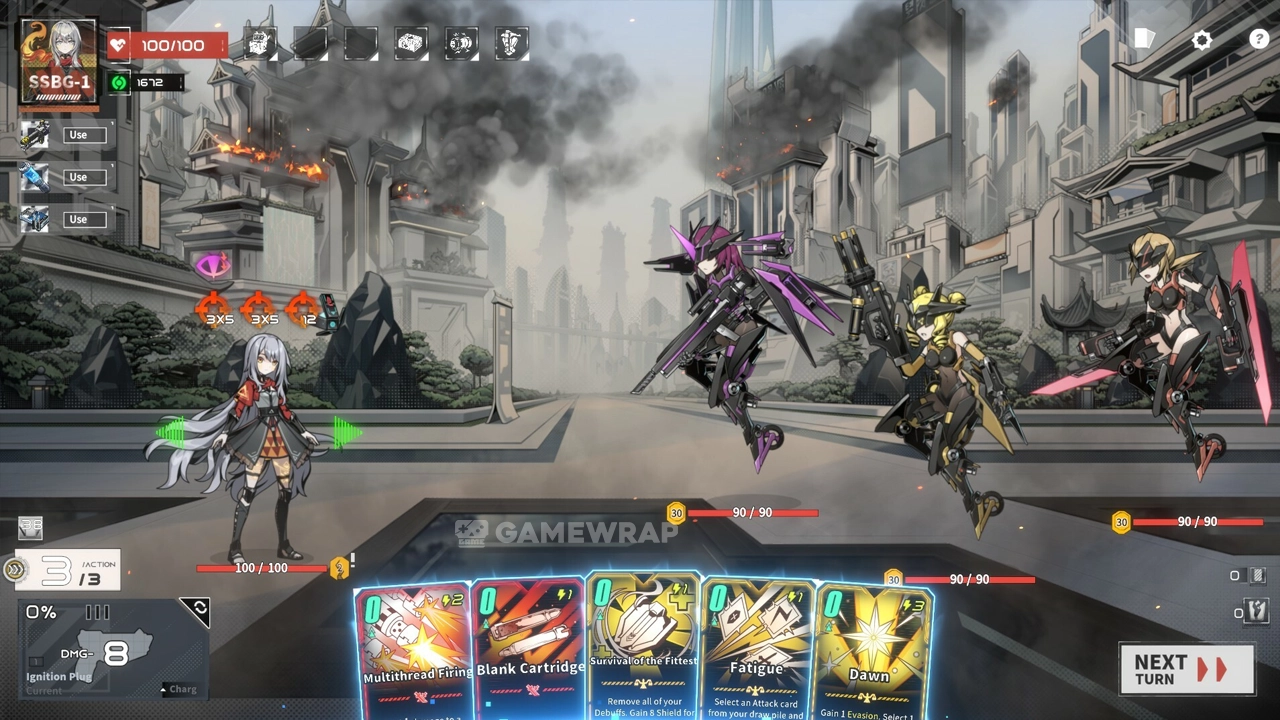
Task: Swap weapon with the cycle arrows button
Action: [195, 612]
